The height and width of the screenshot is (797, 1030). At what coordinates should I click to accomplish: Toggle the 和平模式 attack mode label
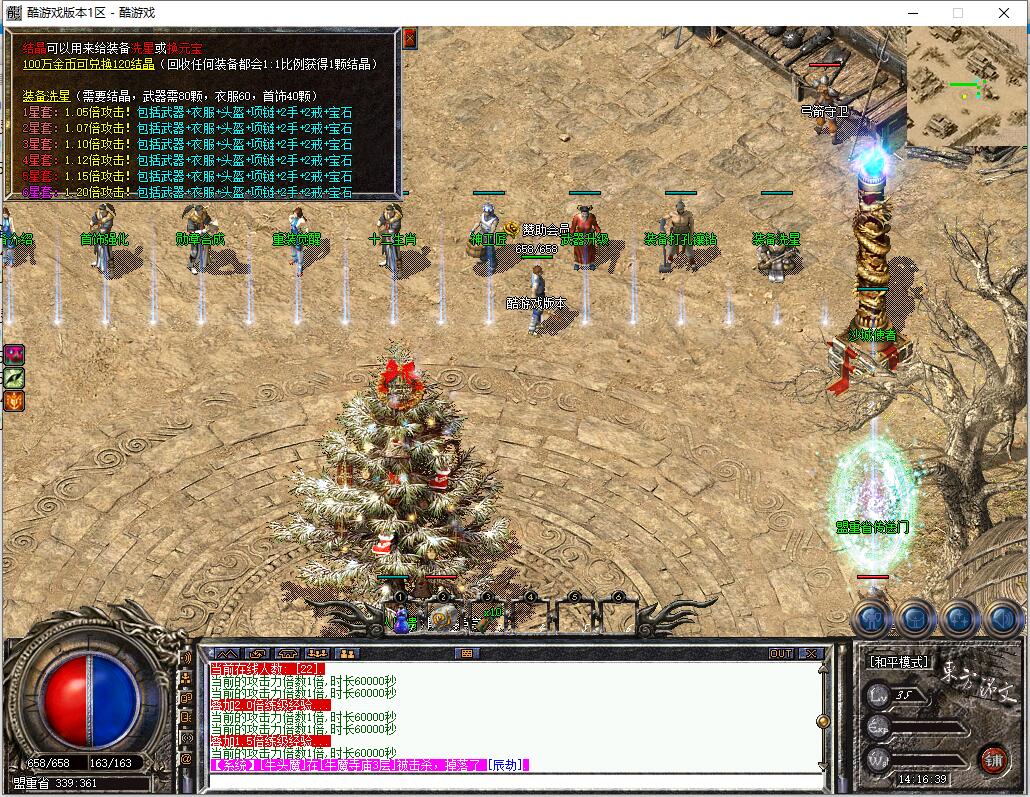(x=899, y=661)
